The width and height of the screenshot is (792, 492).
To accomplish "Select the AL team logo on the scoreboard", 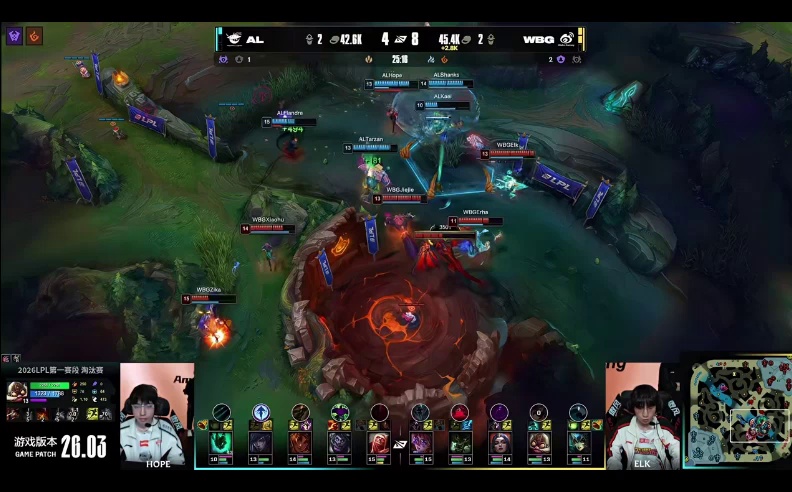I will pos(233,39).
